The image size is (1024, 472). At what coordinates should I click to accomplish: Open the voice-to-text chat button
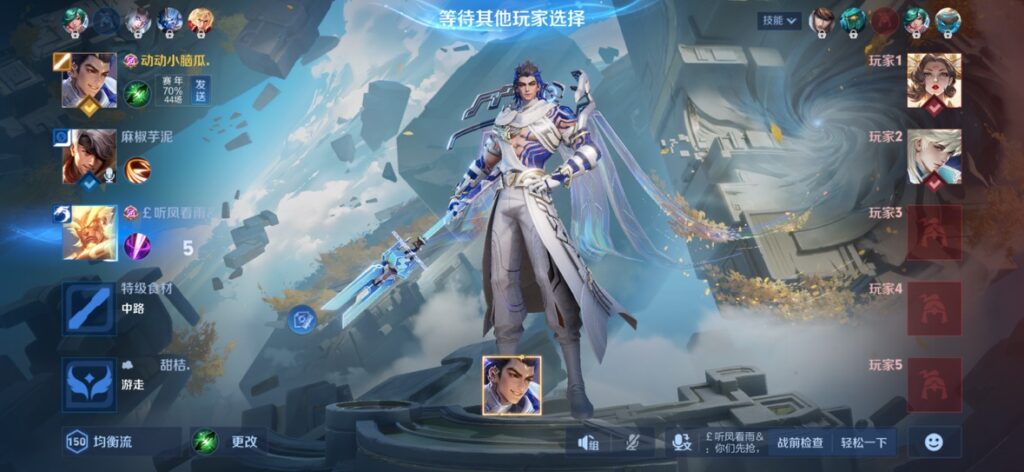coord(682,442)
